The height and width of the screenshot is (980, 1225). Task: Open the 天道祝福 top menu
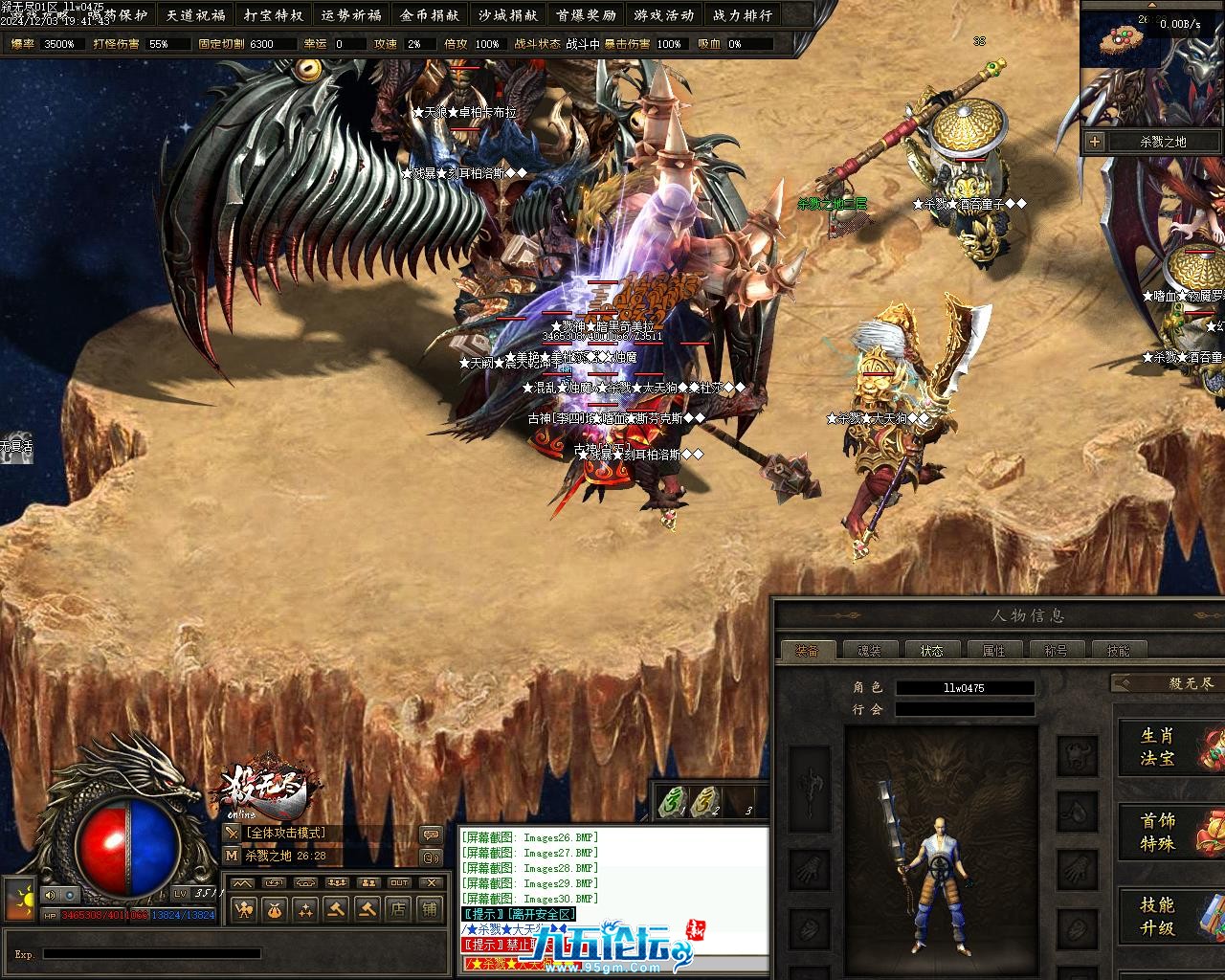[195, 15]
